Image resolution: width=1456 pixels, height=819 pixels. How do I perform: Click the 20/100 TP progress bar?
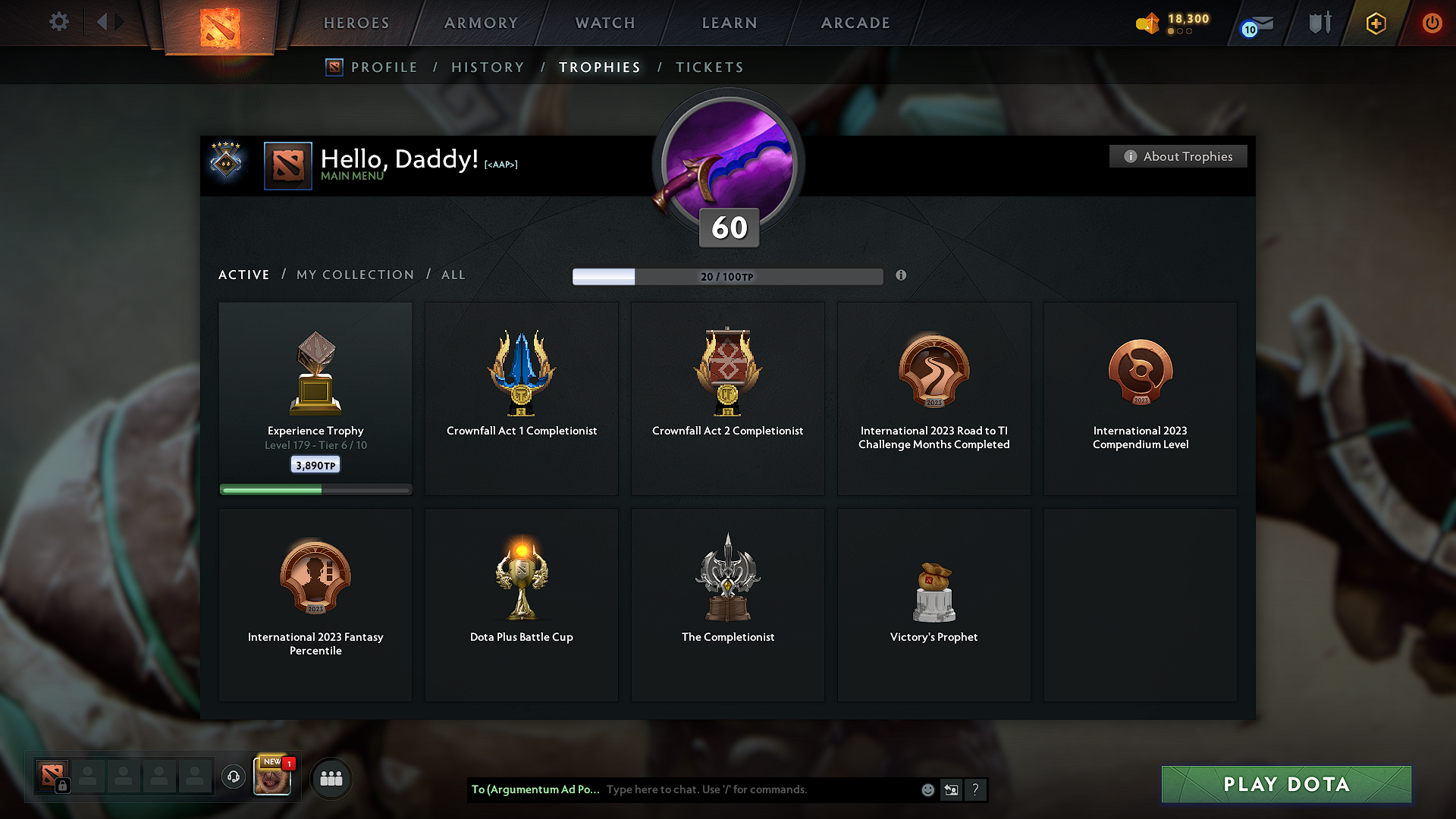click(x=728, y=276)
